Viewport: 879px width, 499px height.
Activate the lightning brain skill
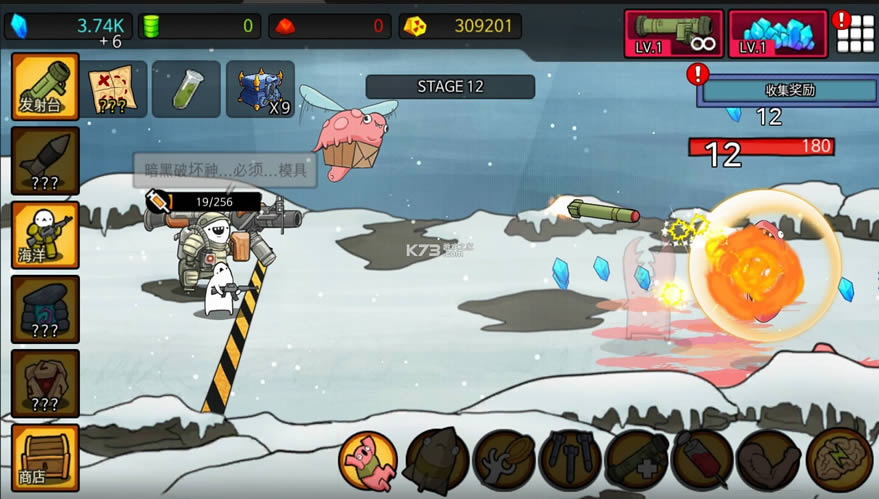pyautogui.click(x=838, y=461)
